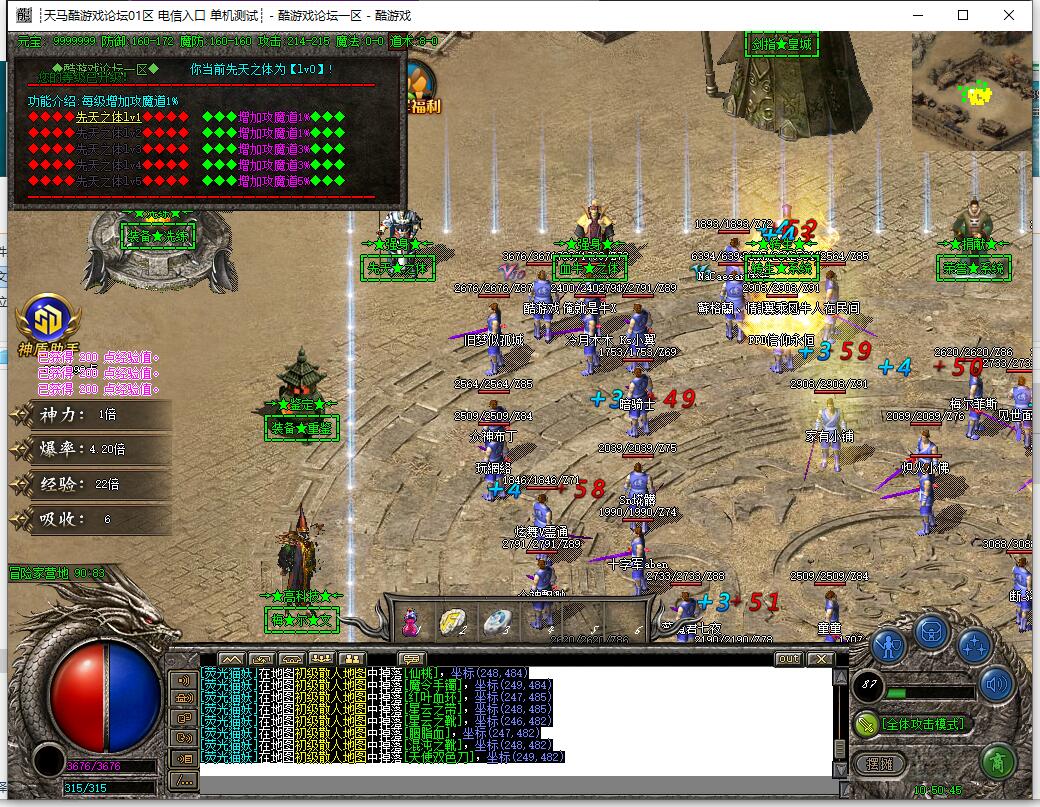Close the chat panel with X

click(x=820, y=659)
